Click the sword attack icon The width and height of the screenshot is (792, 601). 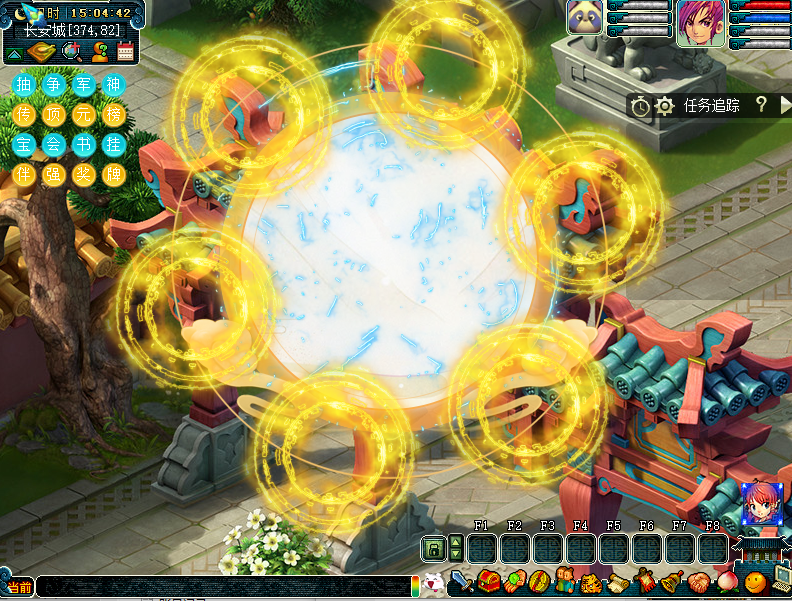coord(461,580)
